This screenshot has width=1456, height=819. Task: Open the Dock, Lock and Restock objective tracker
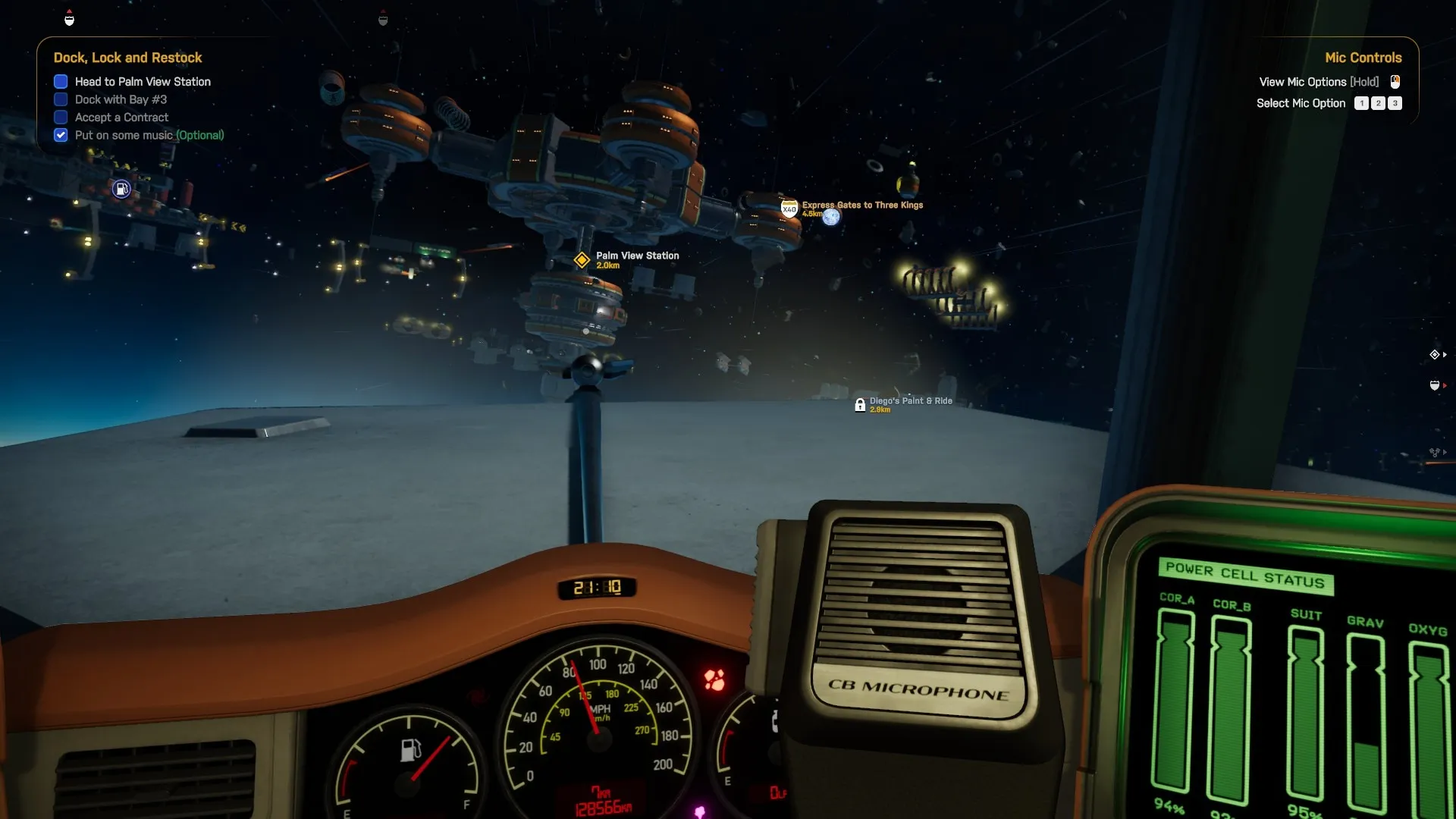[x=127, y=58]
